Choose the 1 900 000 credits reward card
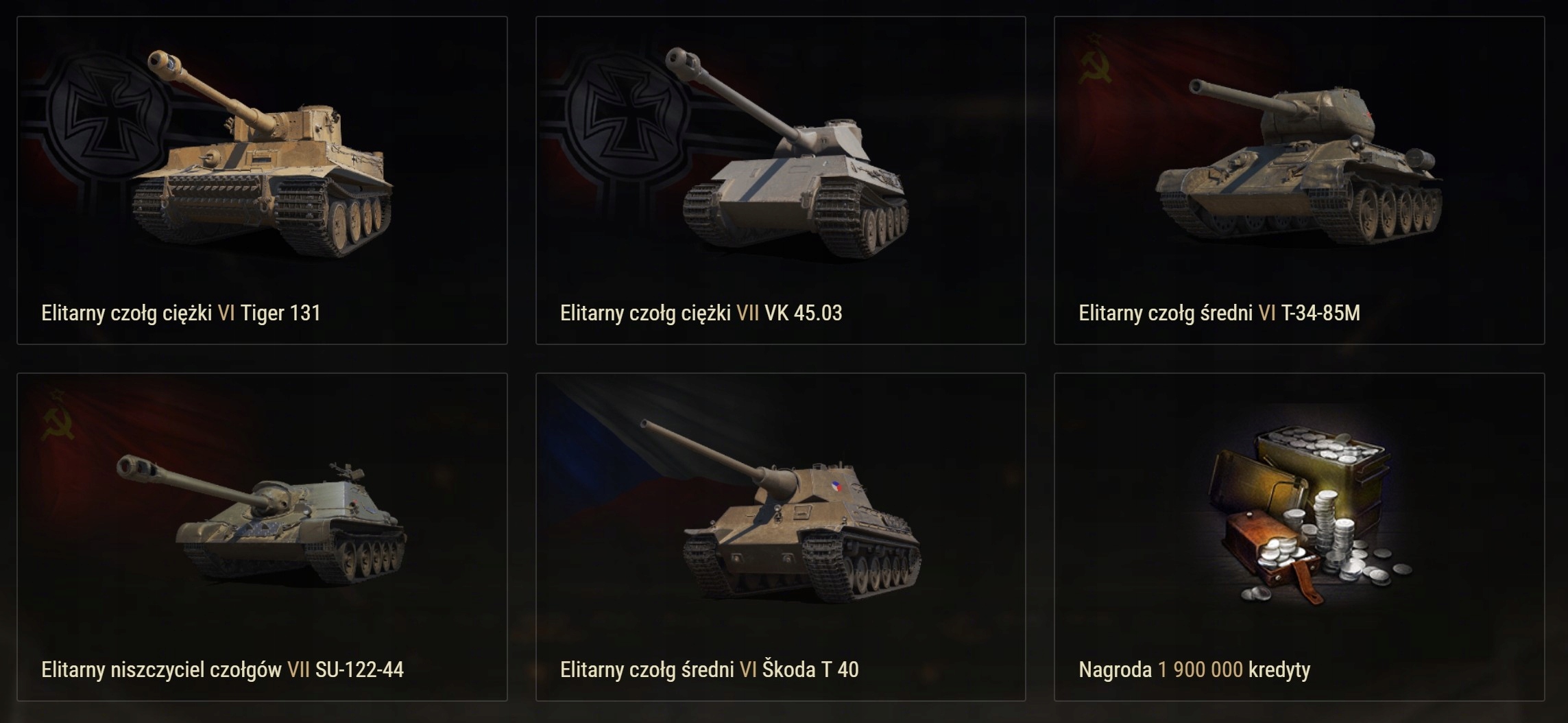The height and width of the screenshot is (723, 1568). click(x=1299, y=536)
